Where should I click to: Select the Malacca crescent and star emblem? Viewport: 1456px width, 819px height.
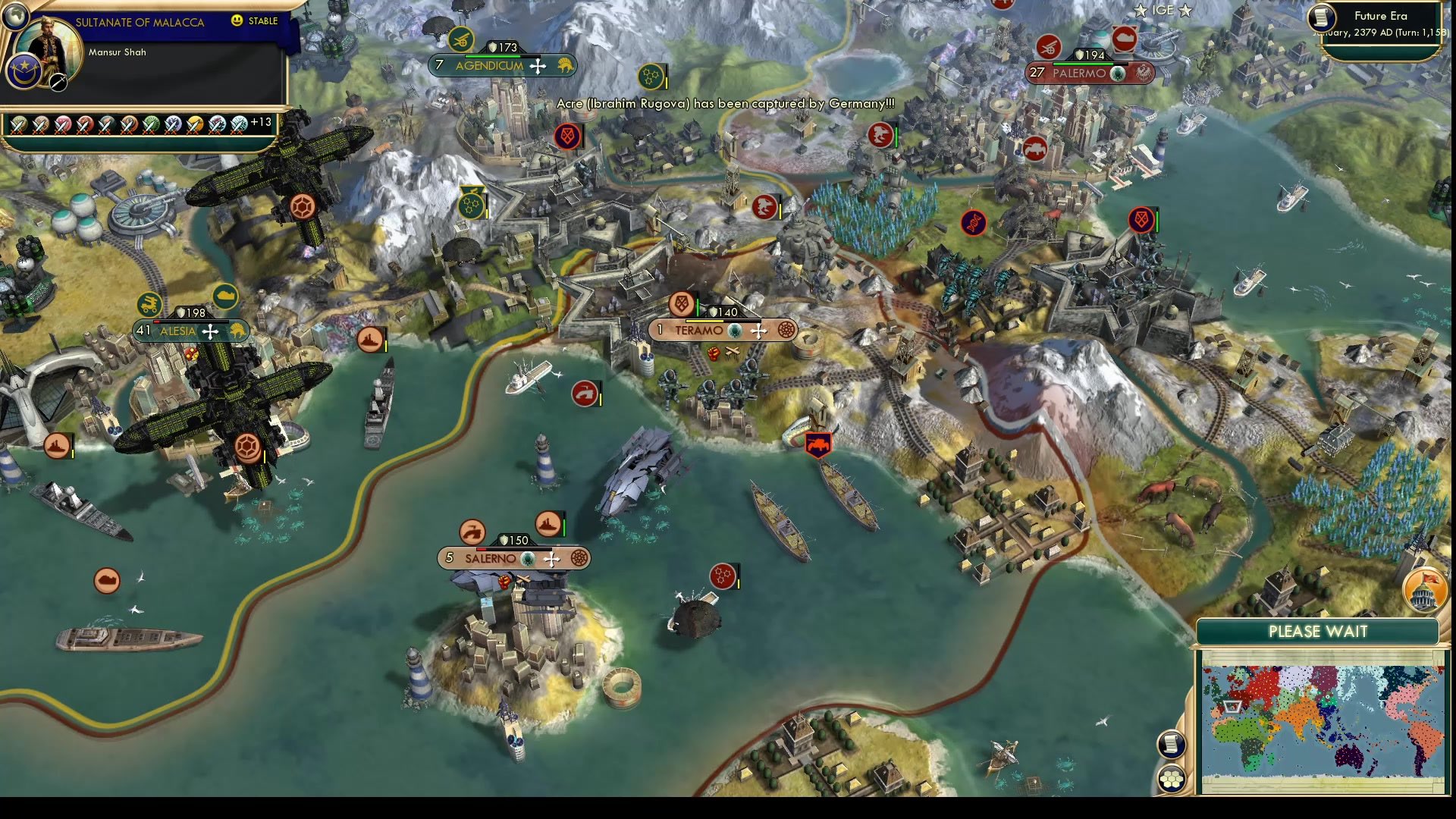click(23, 71)
